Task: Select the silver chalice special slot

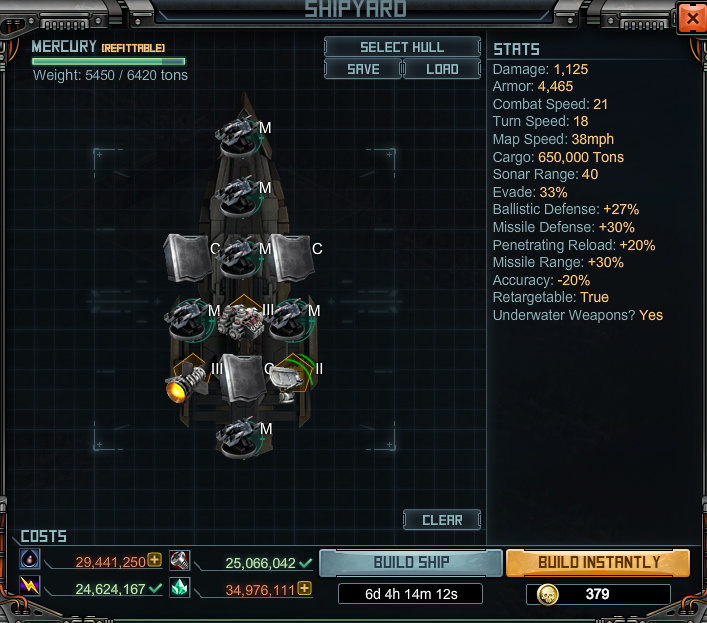Action: pos(291,379)
